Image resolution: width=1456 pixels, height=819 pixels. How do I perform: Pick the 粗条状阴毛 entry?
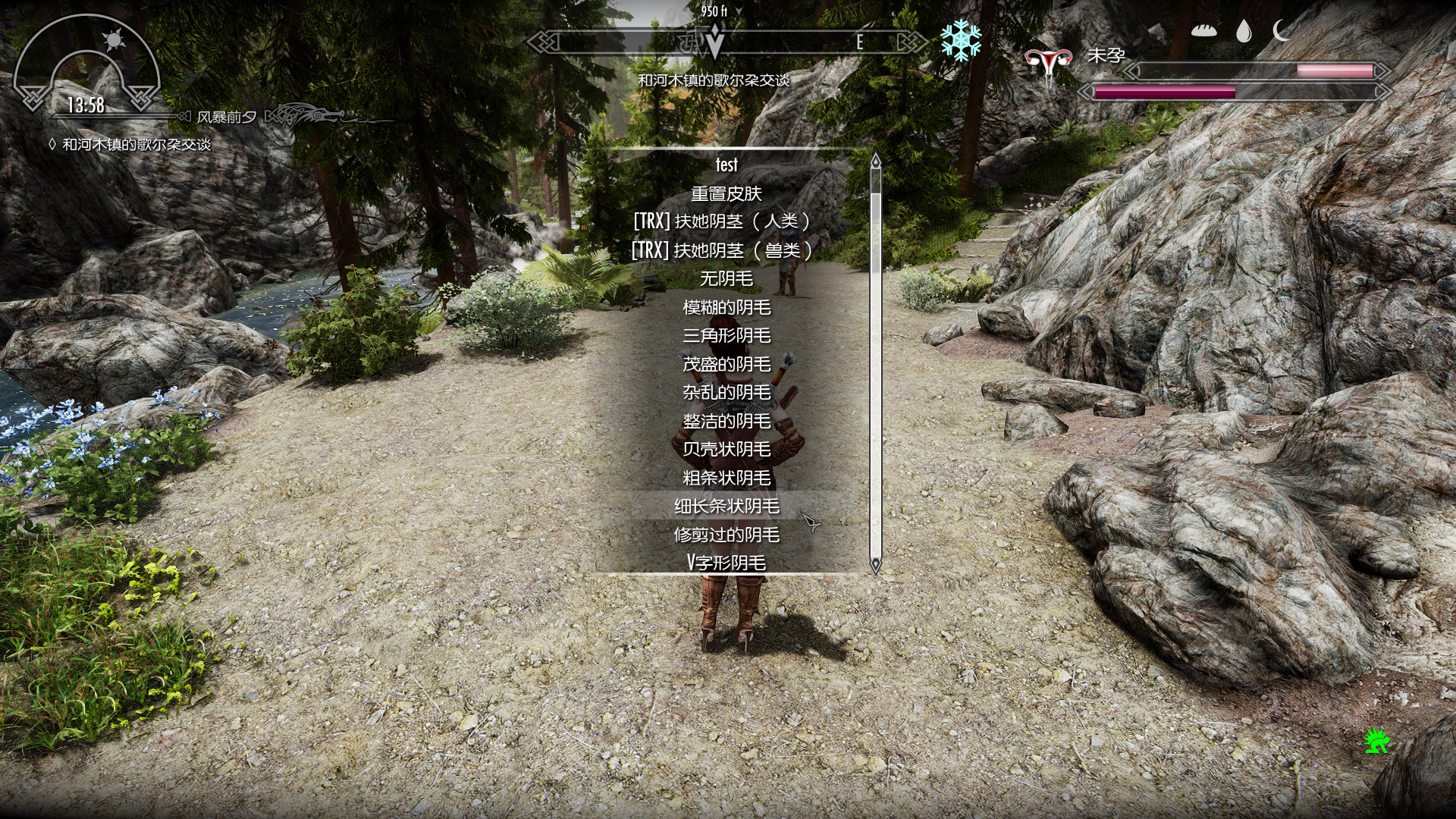point(726,478)
